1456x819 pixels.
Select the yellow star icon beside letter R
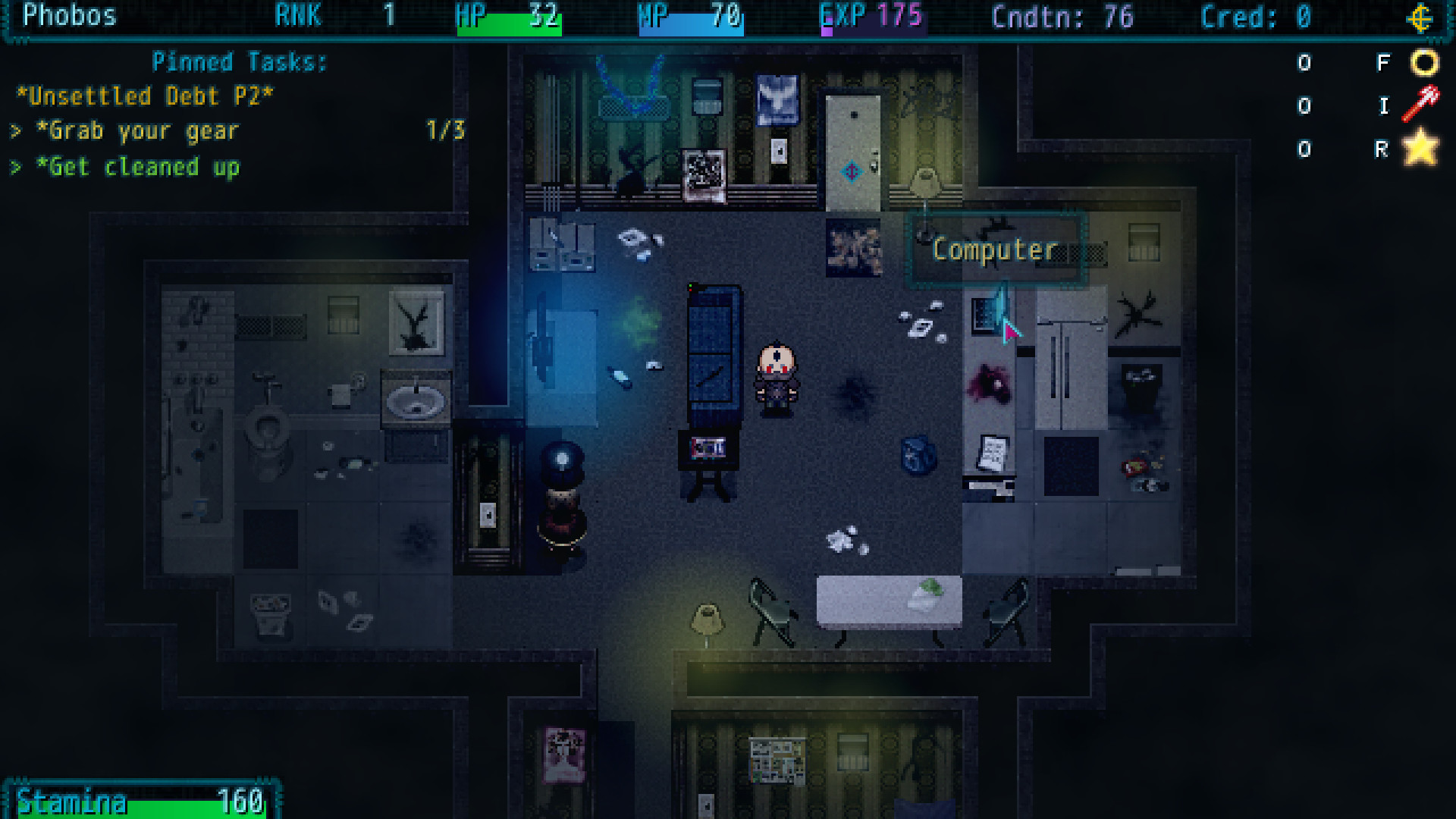[x=1423, y=149]
